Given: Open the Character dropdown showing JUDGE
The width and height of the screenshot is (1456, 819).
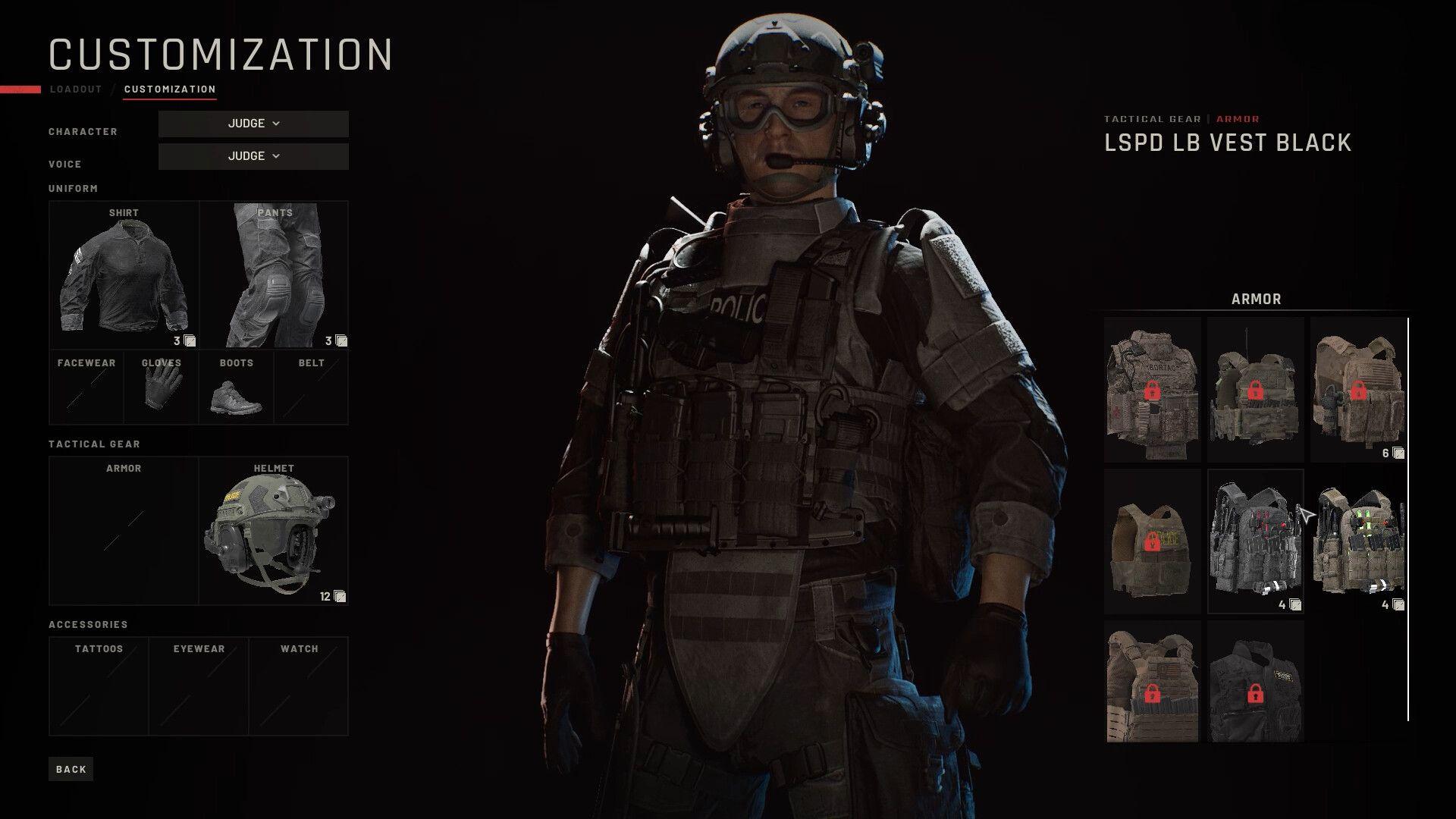Looking at the screenshot, I should tap(253, 124).
